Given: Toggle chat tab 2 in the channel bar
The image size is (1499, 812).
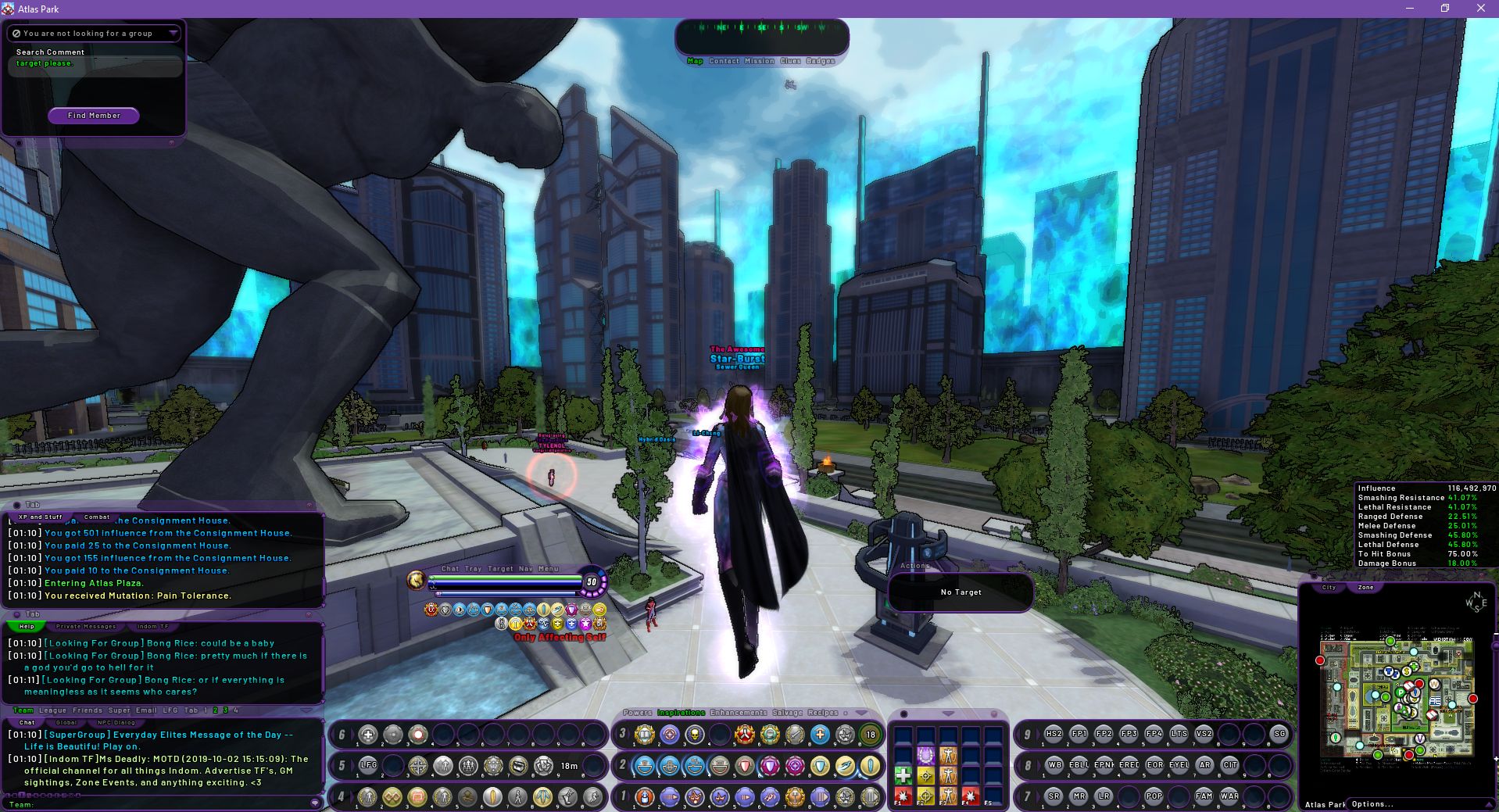Looking at the screenshot, I should 215,710.
